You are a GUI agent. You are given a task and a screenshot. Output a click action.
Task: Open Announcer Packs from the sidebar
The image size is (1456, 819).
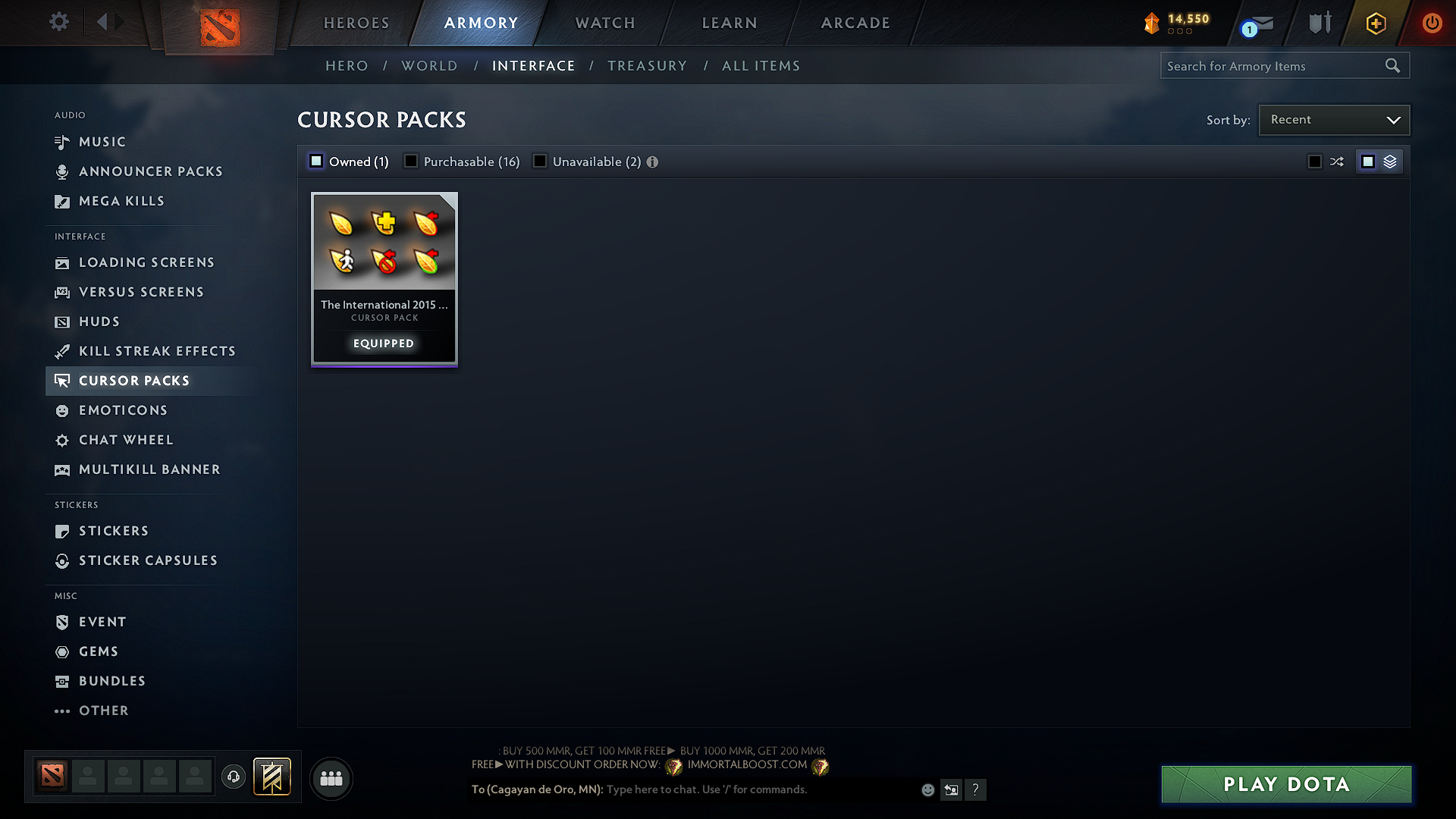click(61, 171)
